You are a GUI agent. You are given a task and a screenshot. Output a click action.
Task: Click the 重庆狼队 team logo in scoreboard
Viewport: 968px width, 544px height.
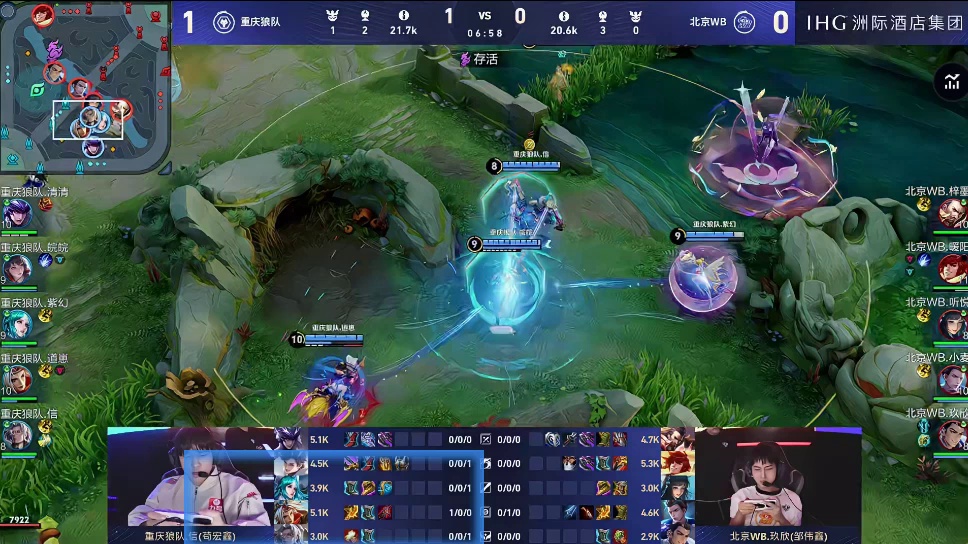click(x=224, y=22)
